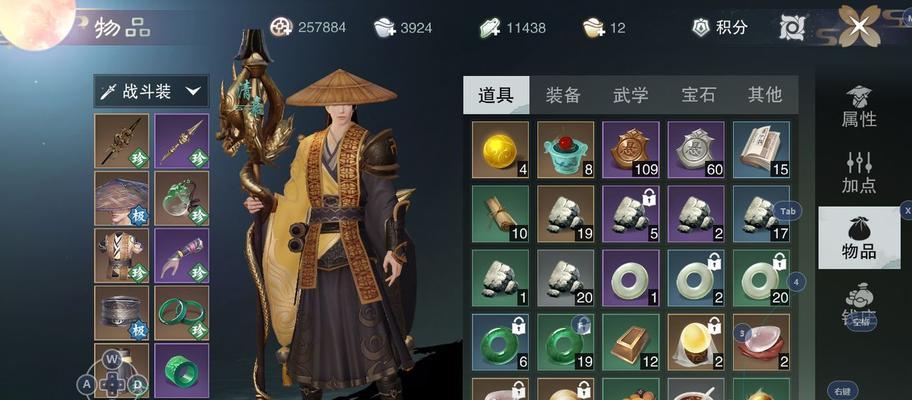Open the 宝石 tab
This screenshot has height=400, width=912.
(x=698, y=95)
